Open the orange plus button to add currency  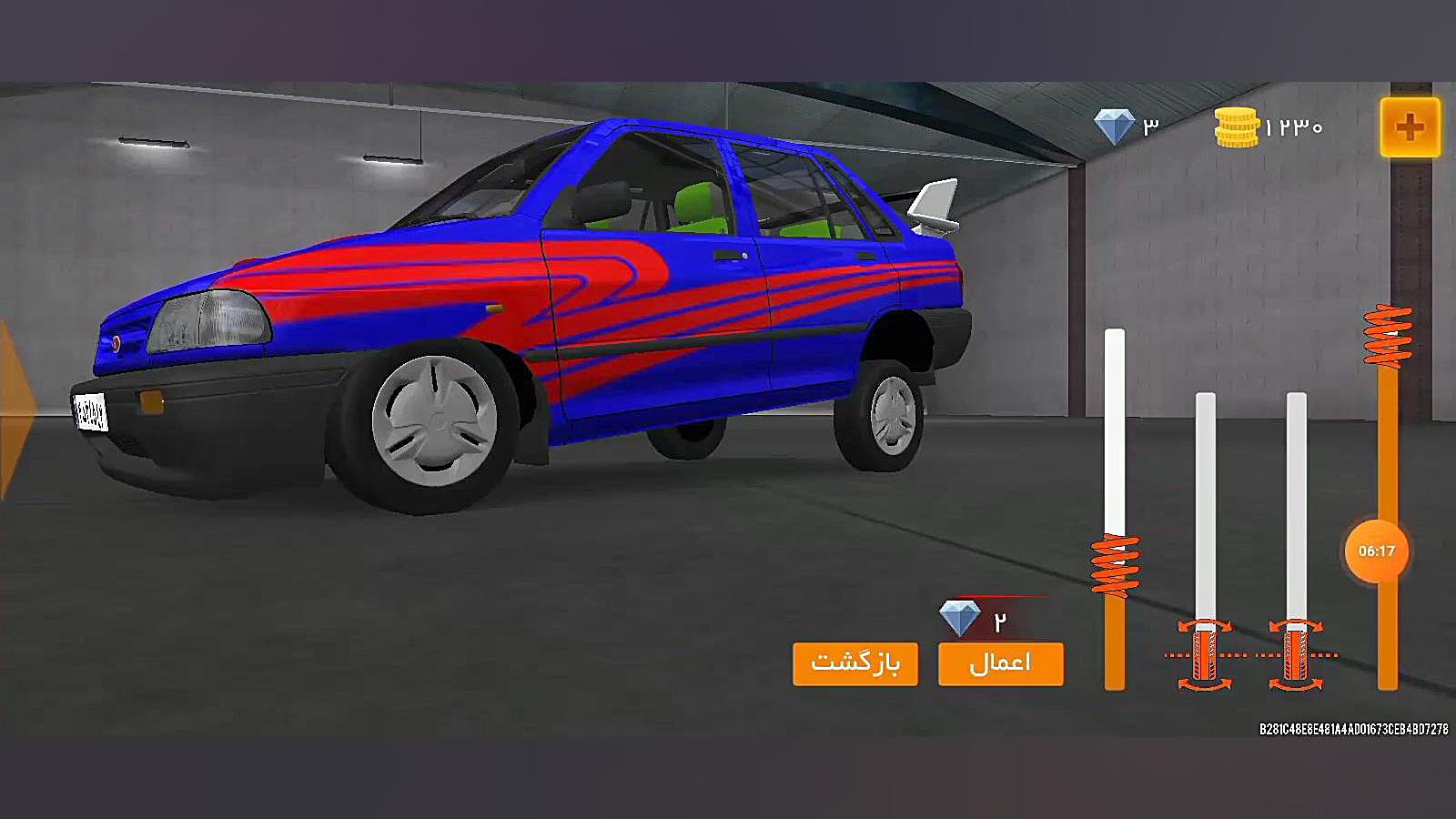click(1410, 127)
